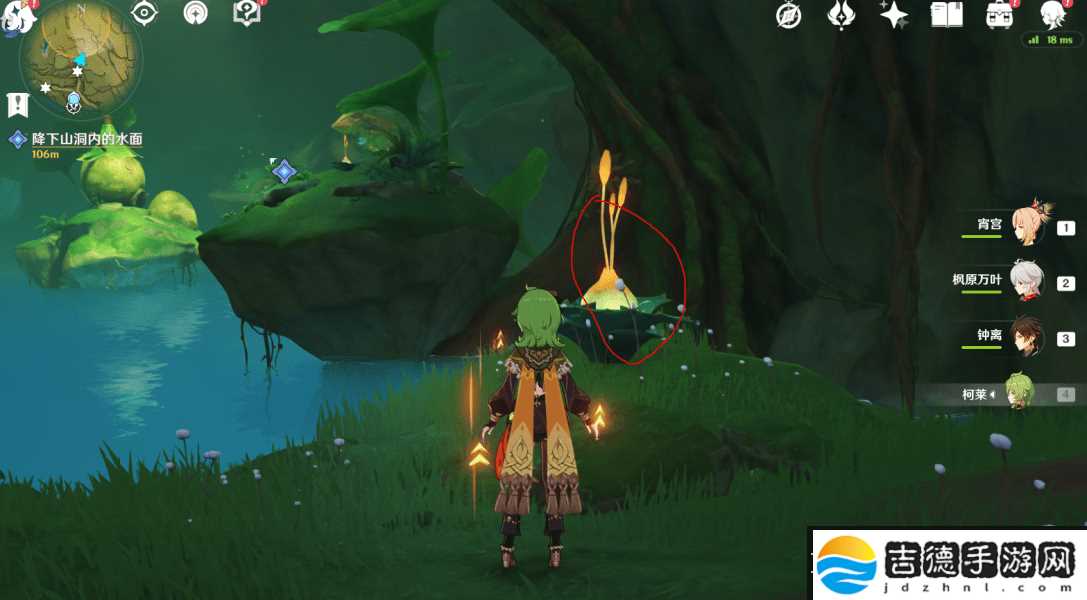This screenshot has height=600, width=1087.
Task: Select the tracked quest 降下山洞内的水面
Action: [x=86, y=140]
